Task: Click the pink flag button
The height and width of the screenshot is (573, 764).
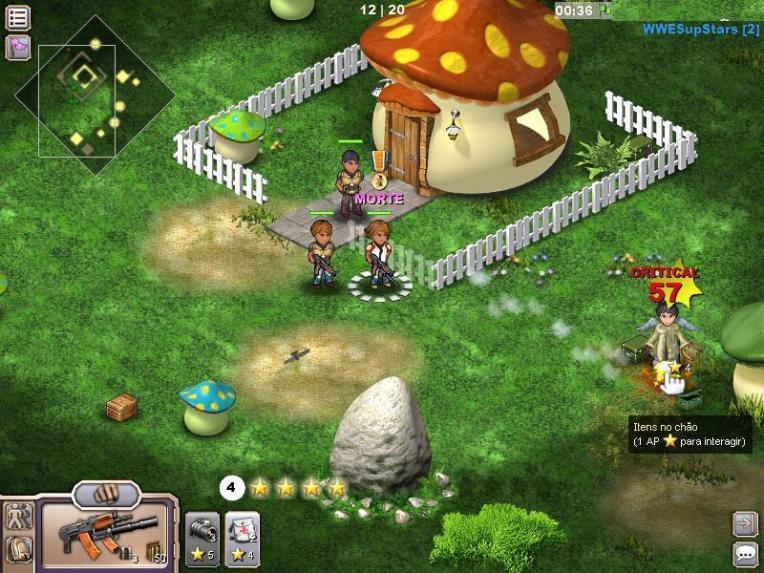Action: (x=18, y=46)
